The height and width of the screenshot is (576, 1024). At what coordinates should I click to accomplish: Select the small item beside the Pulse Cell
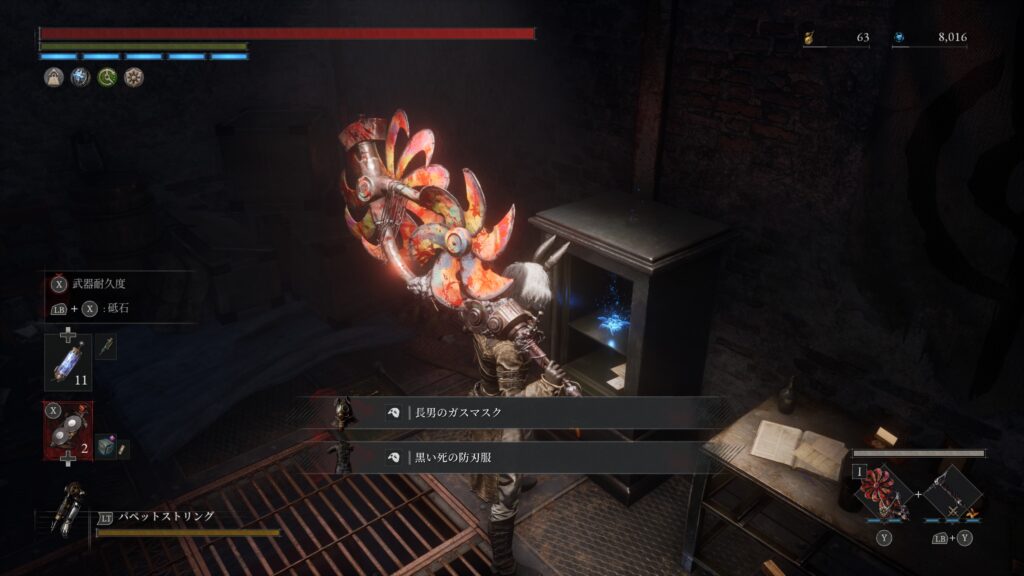(106, 347)
